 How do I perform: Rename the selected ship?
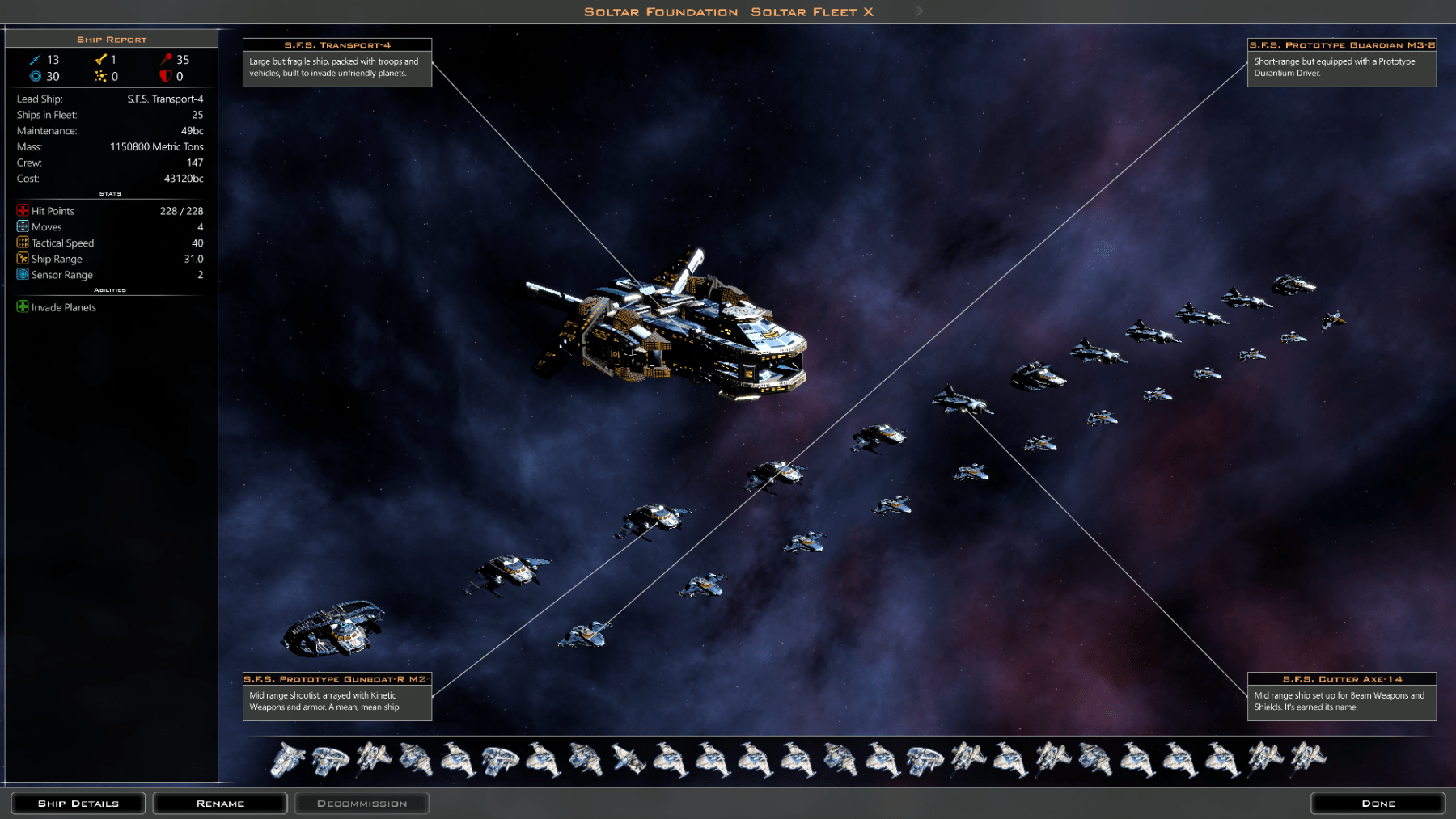click(220, 803)
